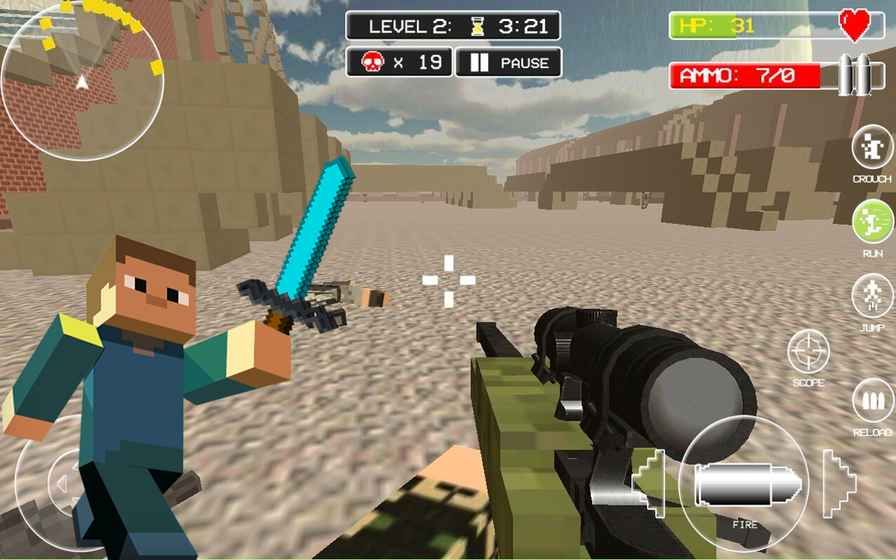Pause the game with the PAUSE button
The height and width of the screenshot is (560, 896).
point(508,63)
